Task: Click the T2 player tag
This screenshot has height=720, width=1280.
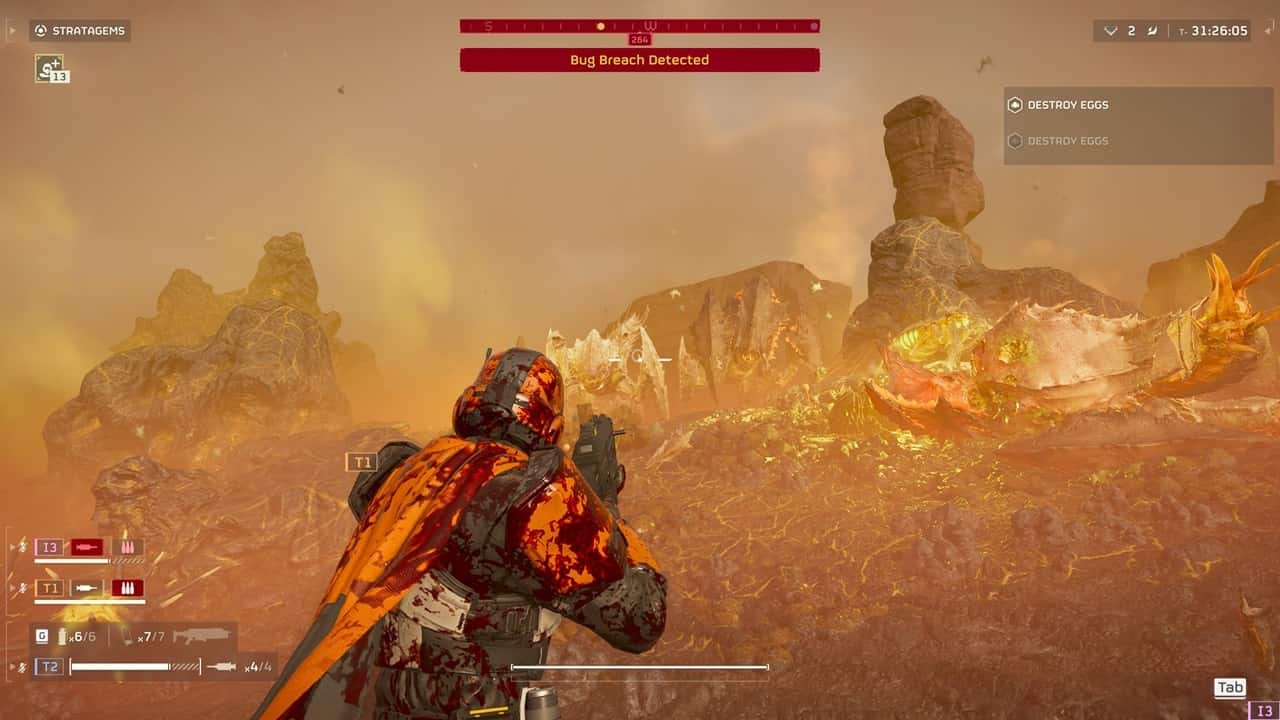Action: click(x=49, y=666)
